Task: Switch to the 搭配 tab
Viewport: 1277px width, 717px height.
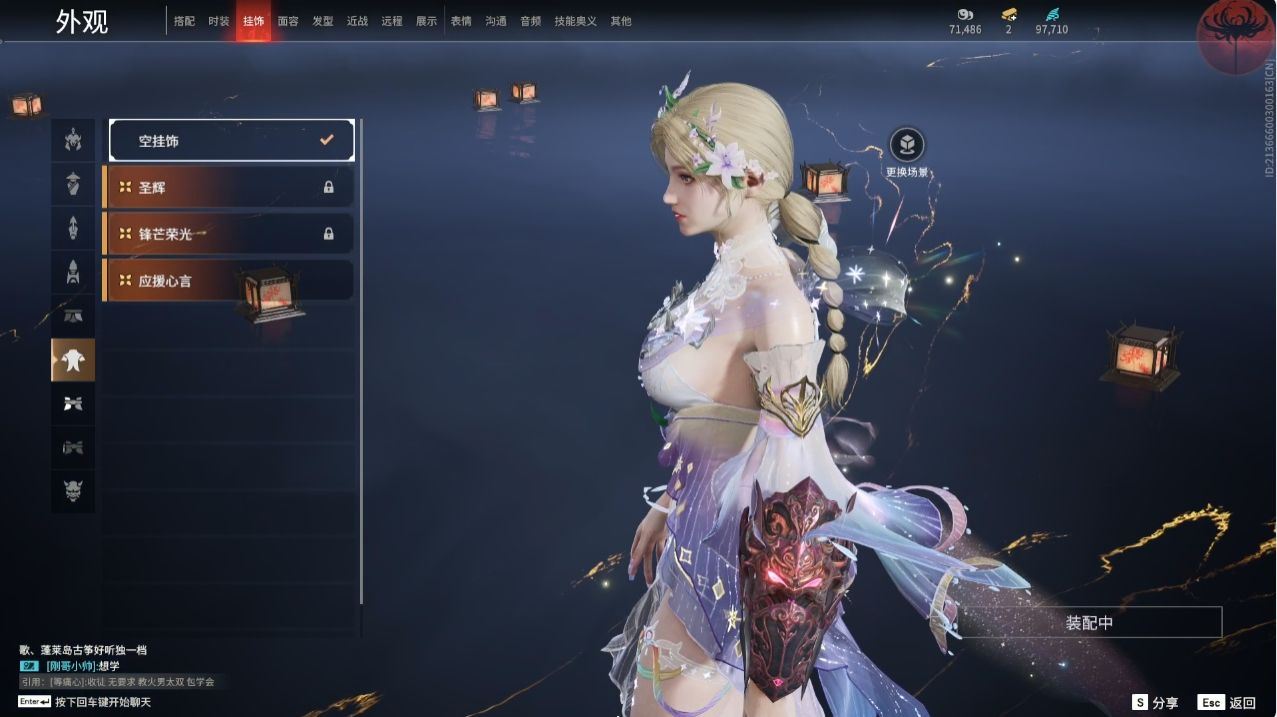Action: pos(184,21)
